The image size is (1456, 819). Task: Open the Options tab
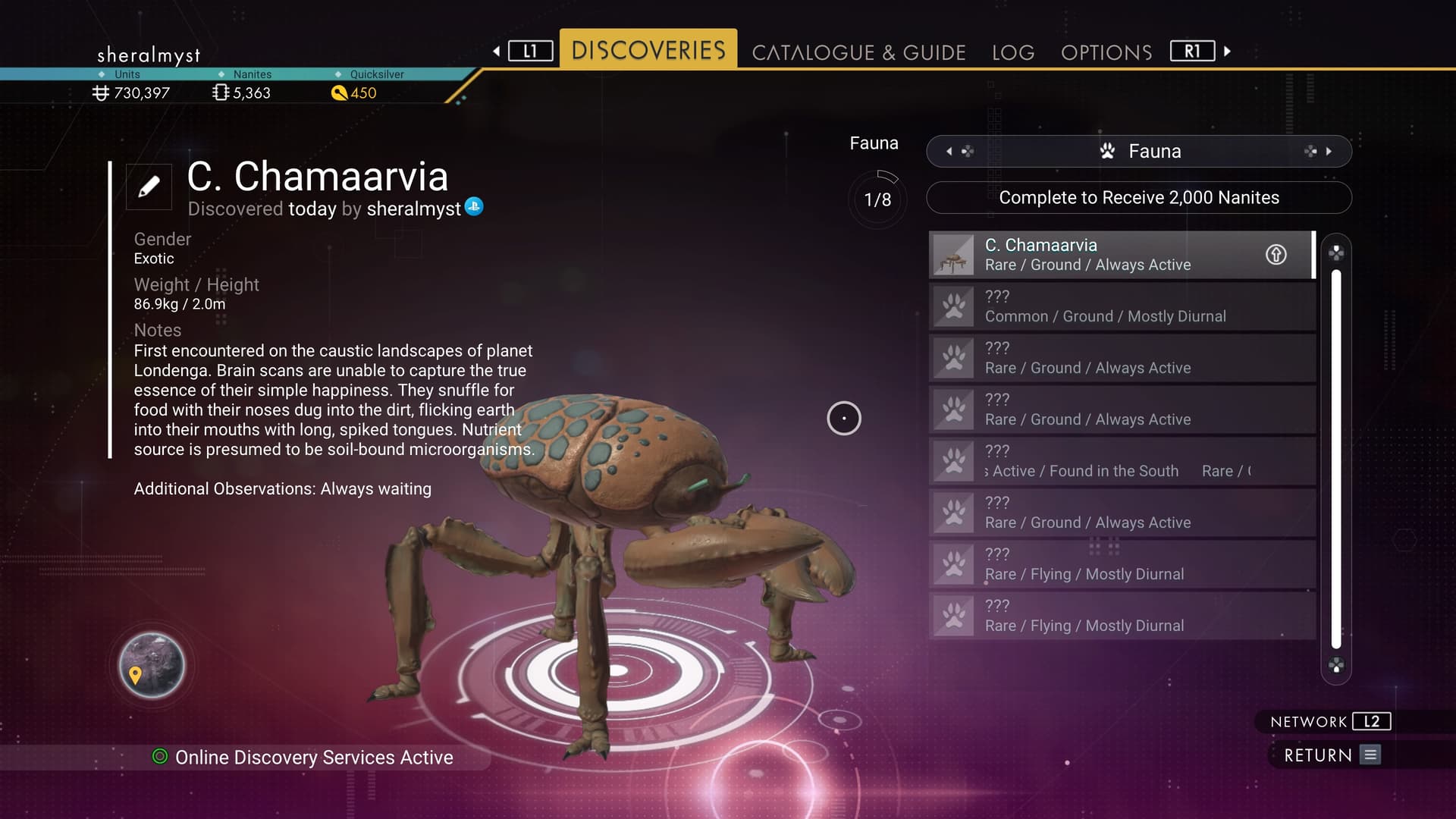[1106, 52]
